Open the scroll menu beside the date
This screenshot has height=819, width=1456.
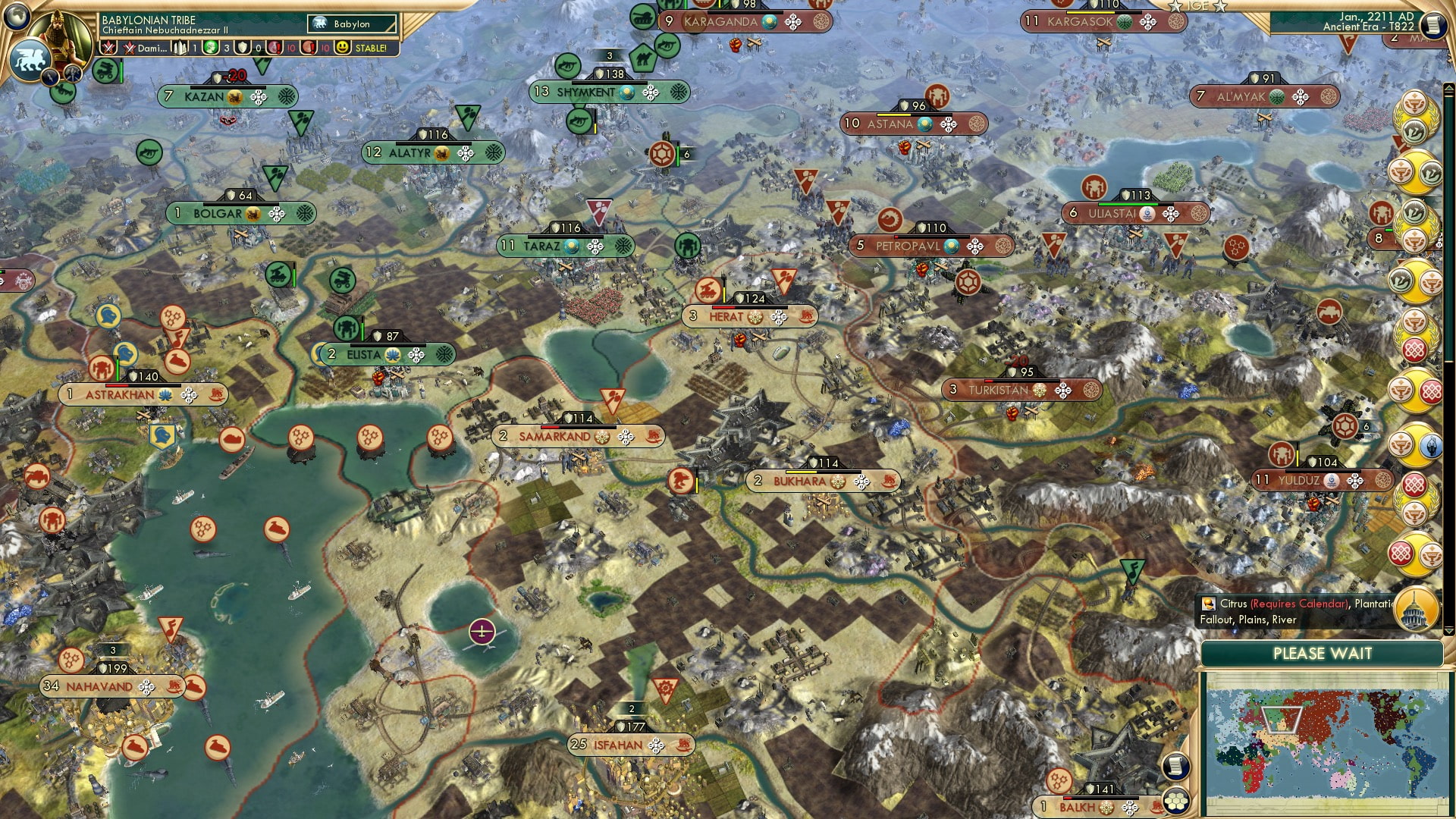click(1433, 25)
